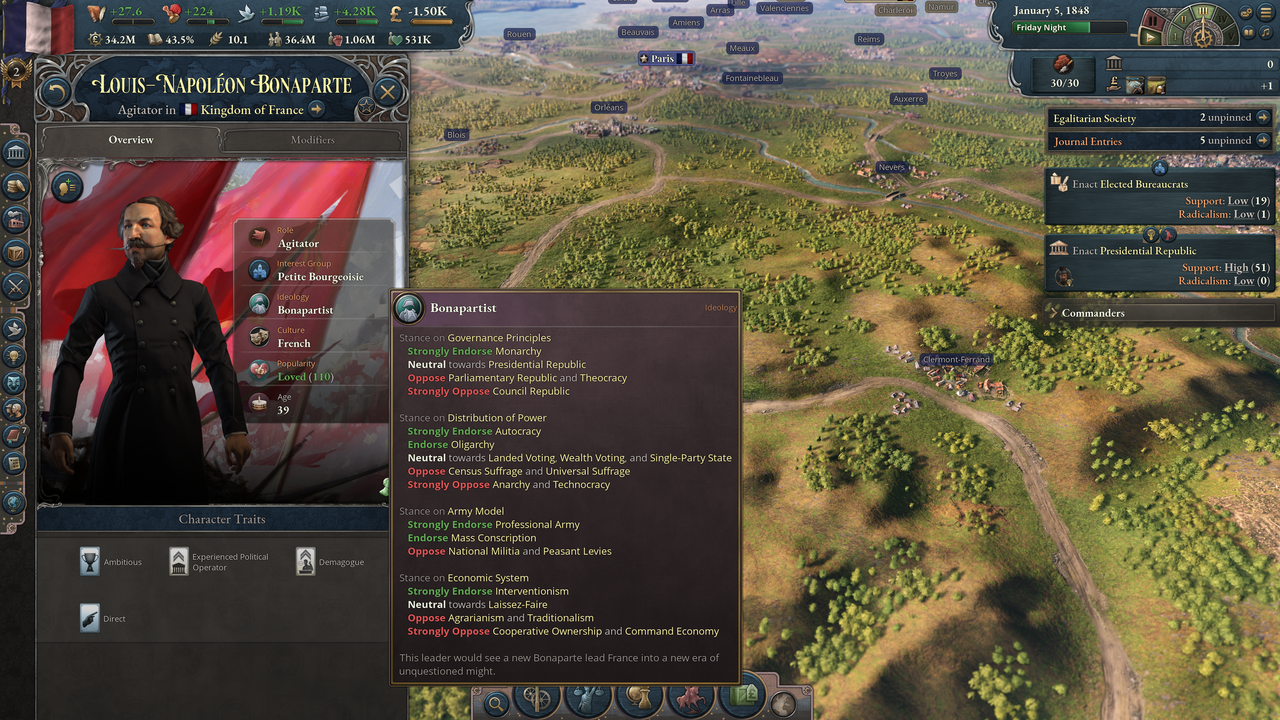Pause the game with the pause button
Viewport: 1280px width, 720px height.
click(1152, 20)
